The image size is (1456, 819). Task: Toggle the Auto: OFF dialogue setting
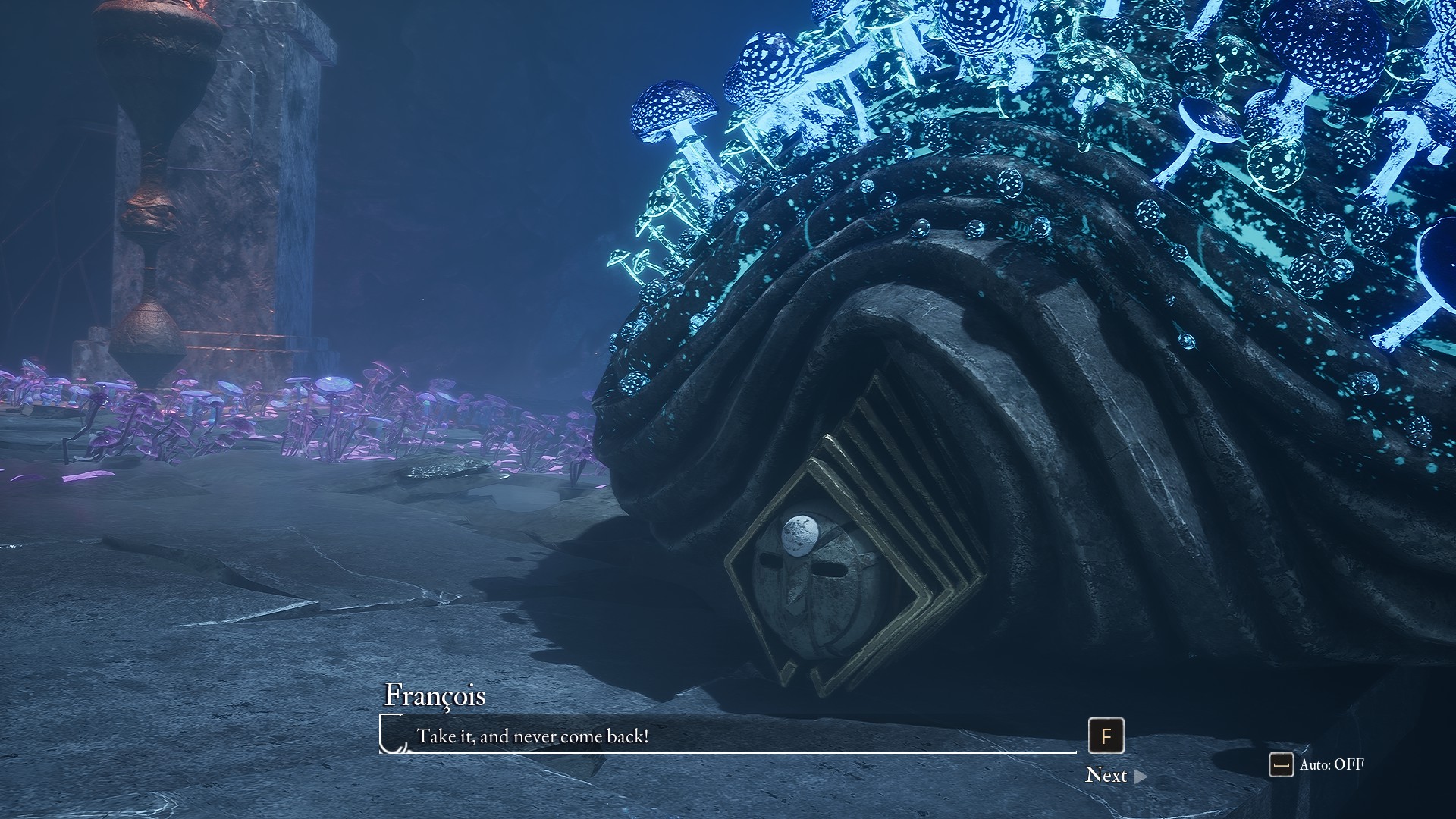[x=1317, y=764]
